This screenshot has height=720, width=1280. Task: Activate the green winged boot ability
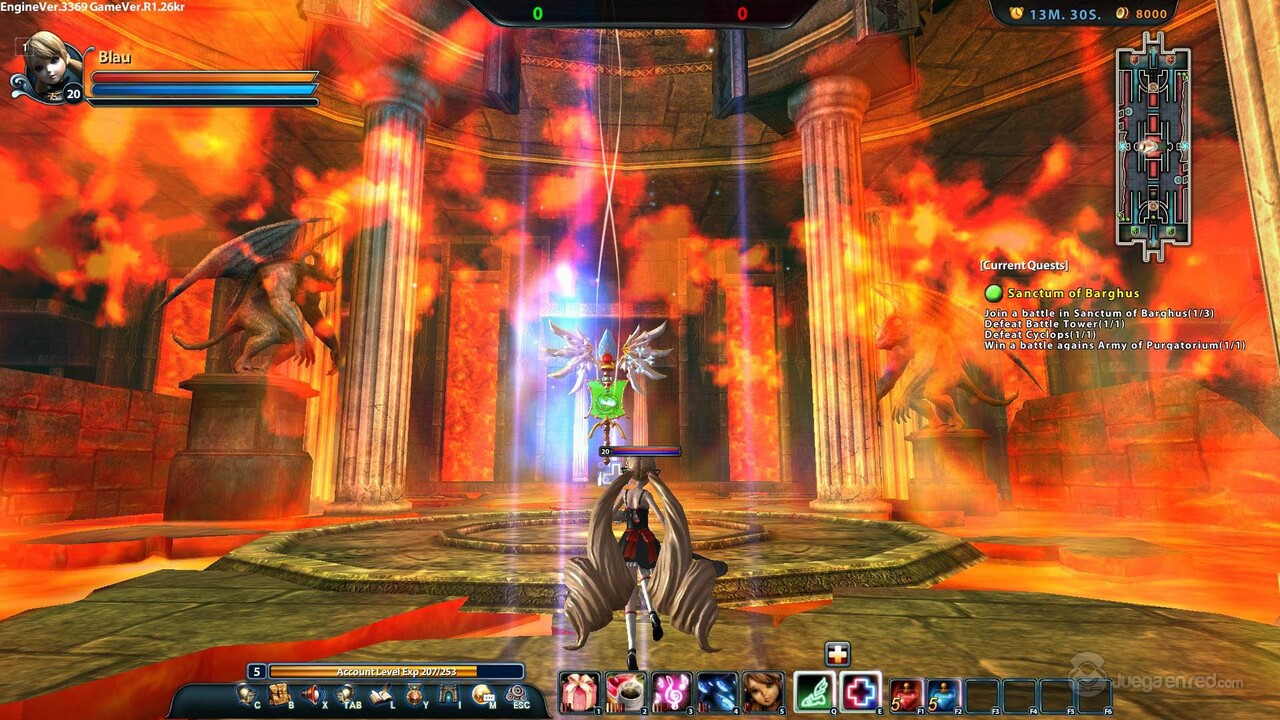point(815,691)
